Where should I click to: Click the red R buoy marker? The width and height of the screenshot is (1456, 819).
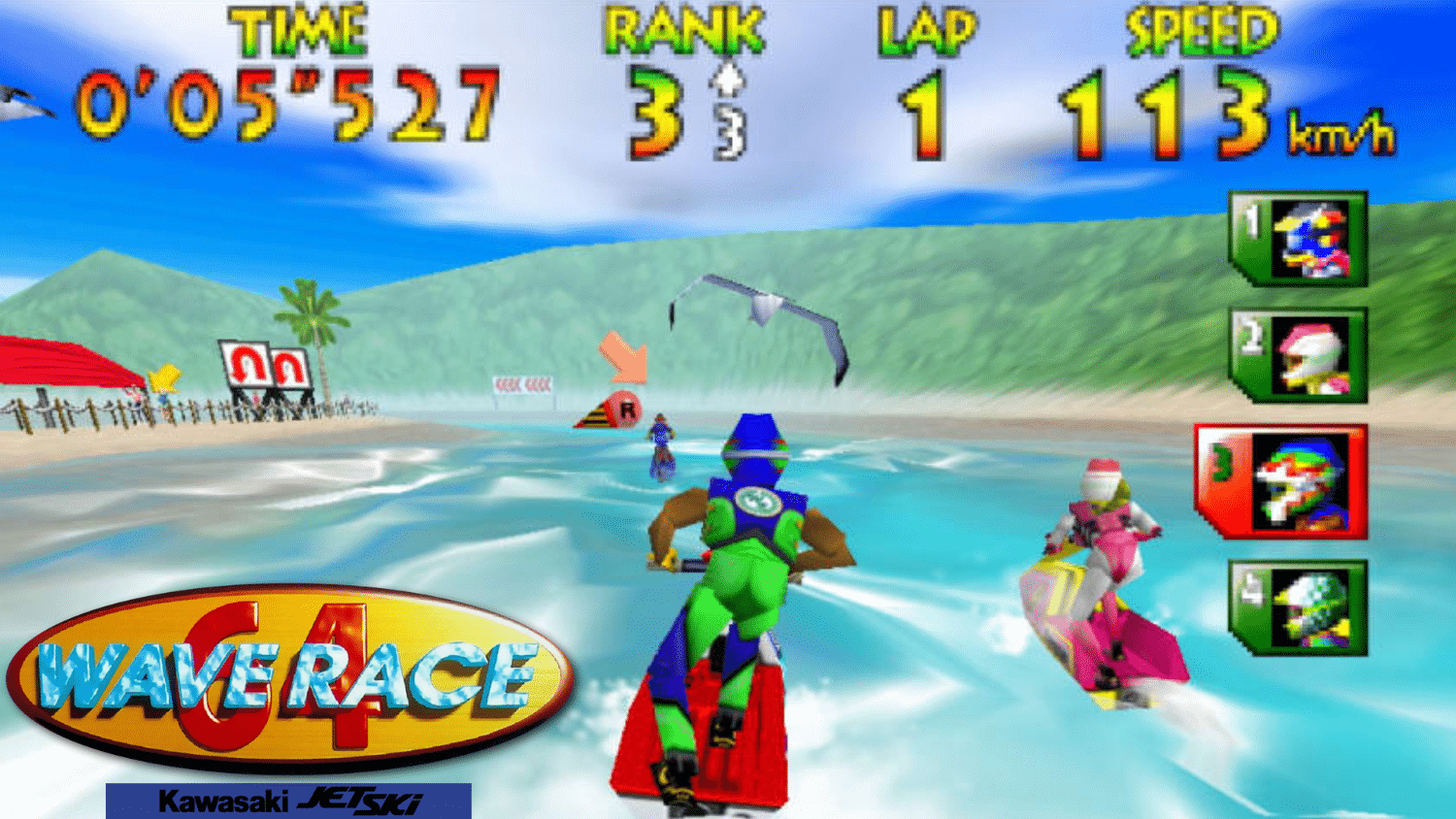tap(627, 409)
